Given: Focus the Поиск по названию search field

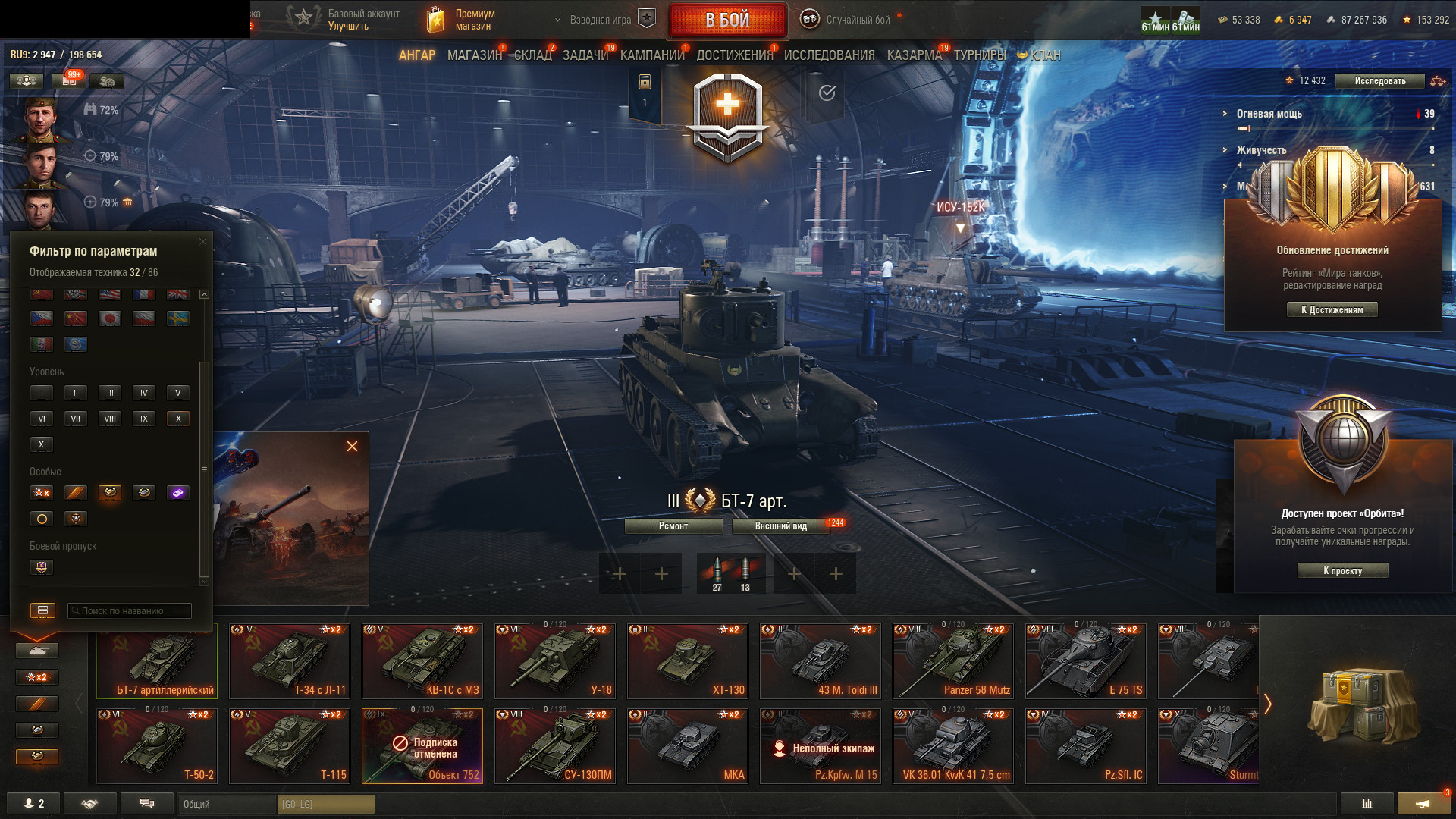Looking at the screenshot, I should click(x=130, y=611).
